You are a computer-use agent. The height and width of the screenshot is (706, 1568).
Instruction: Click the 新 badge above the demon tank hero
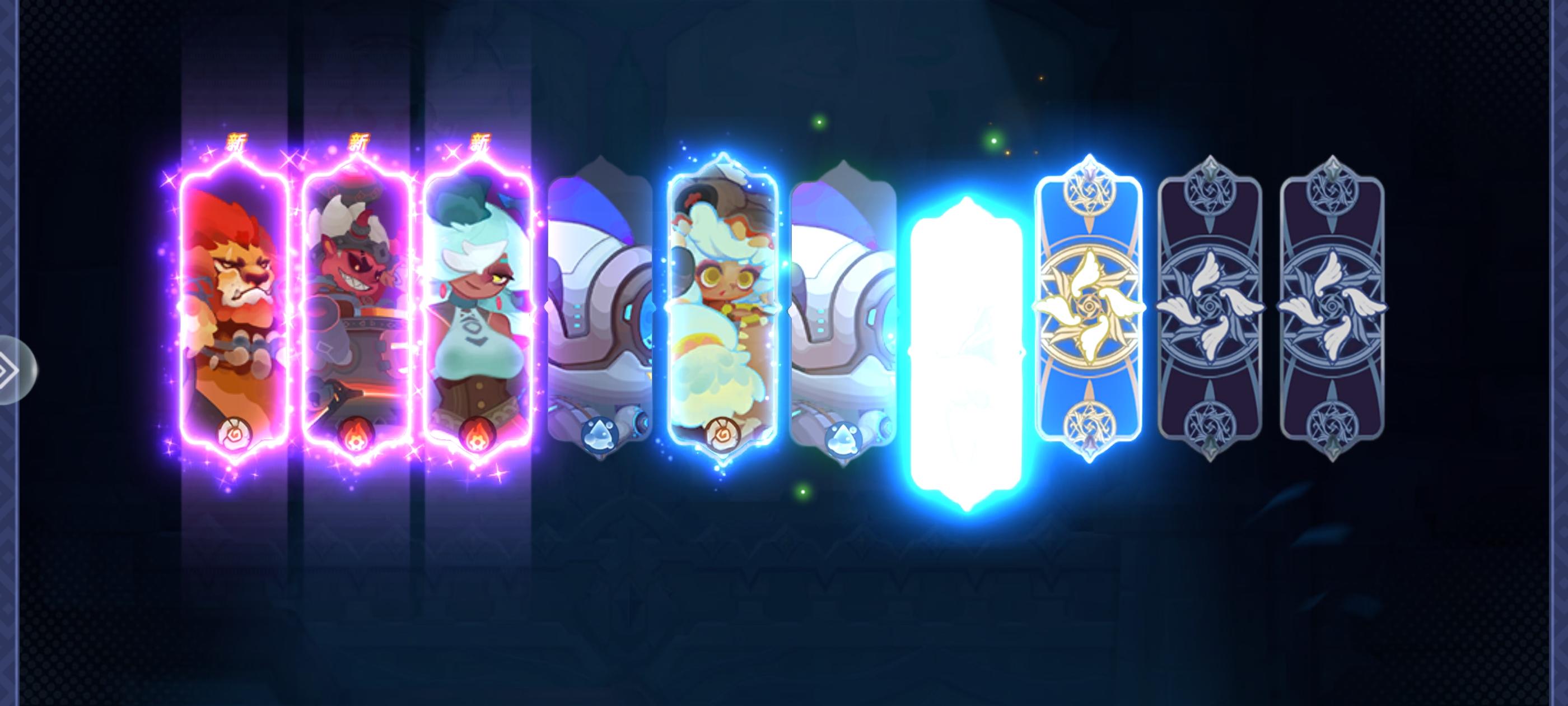(358, 141)
